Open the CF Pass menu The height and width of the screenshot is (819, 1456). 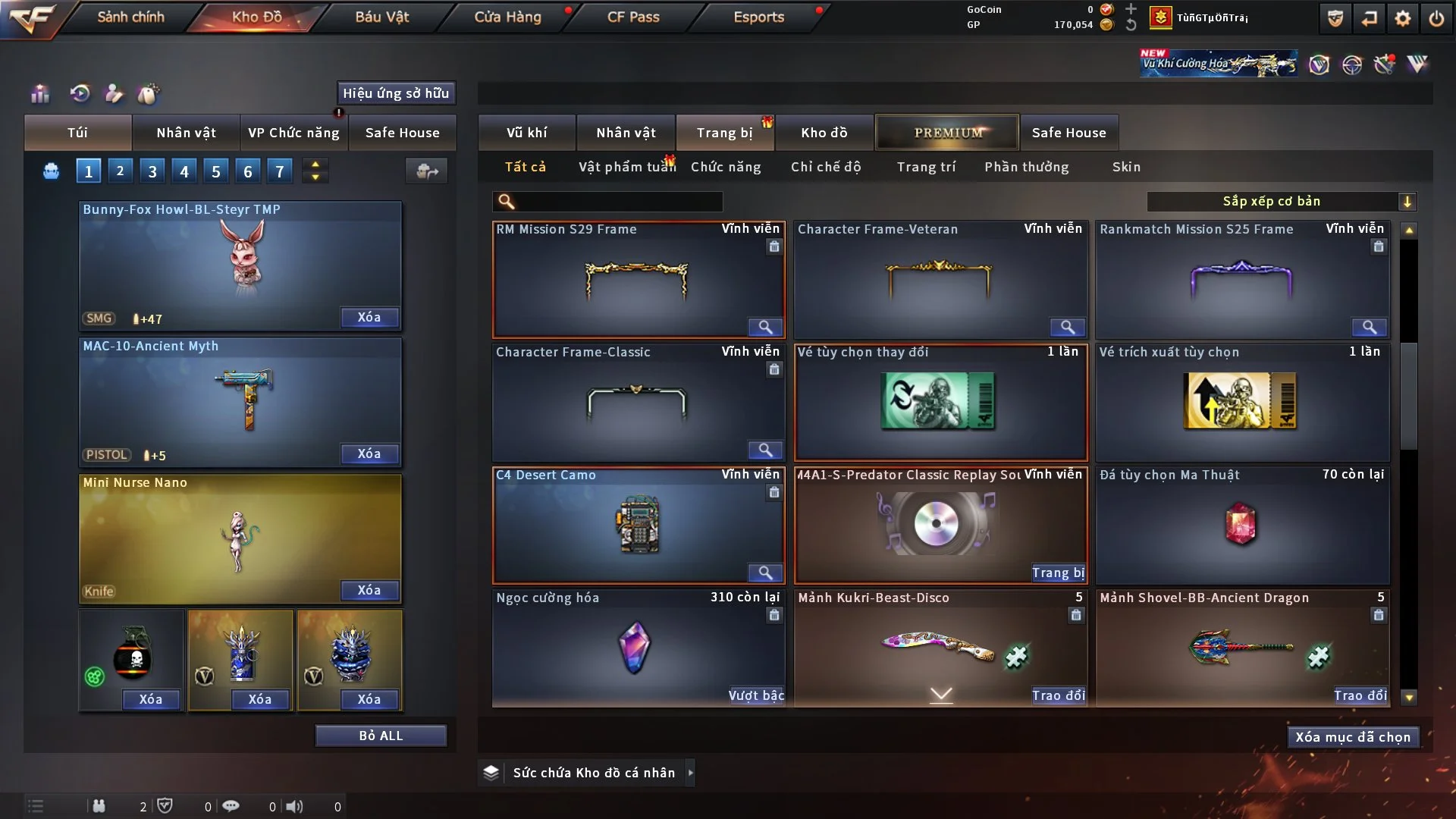pos(633,17)
